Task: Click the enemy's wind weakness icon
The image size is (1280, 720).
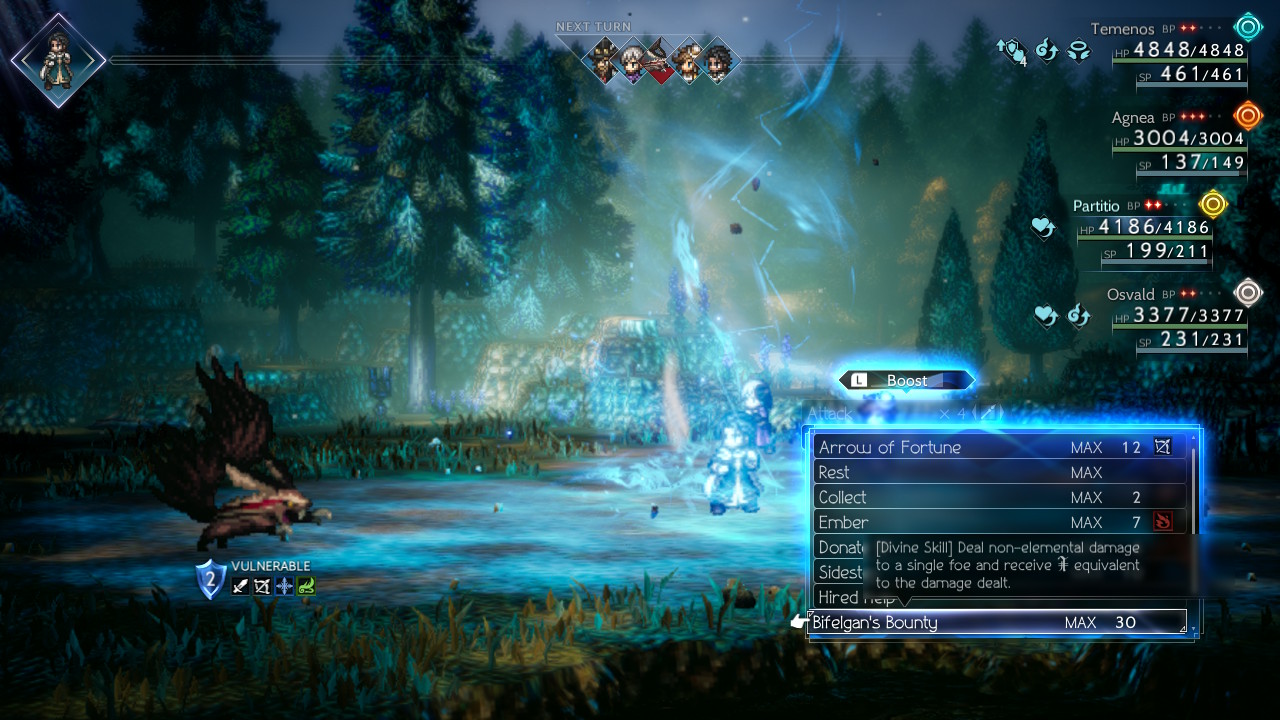Action: 306,586
